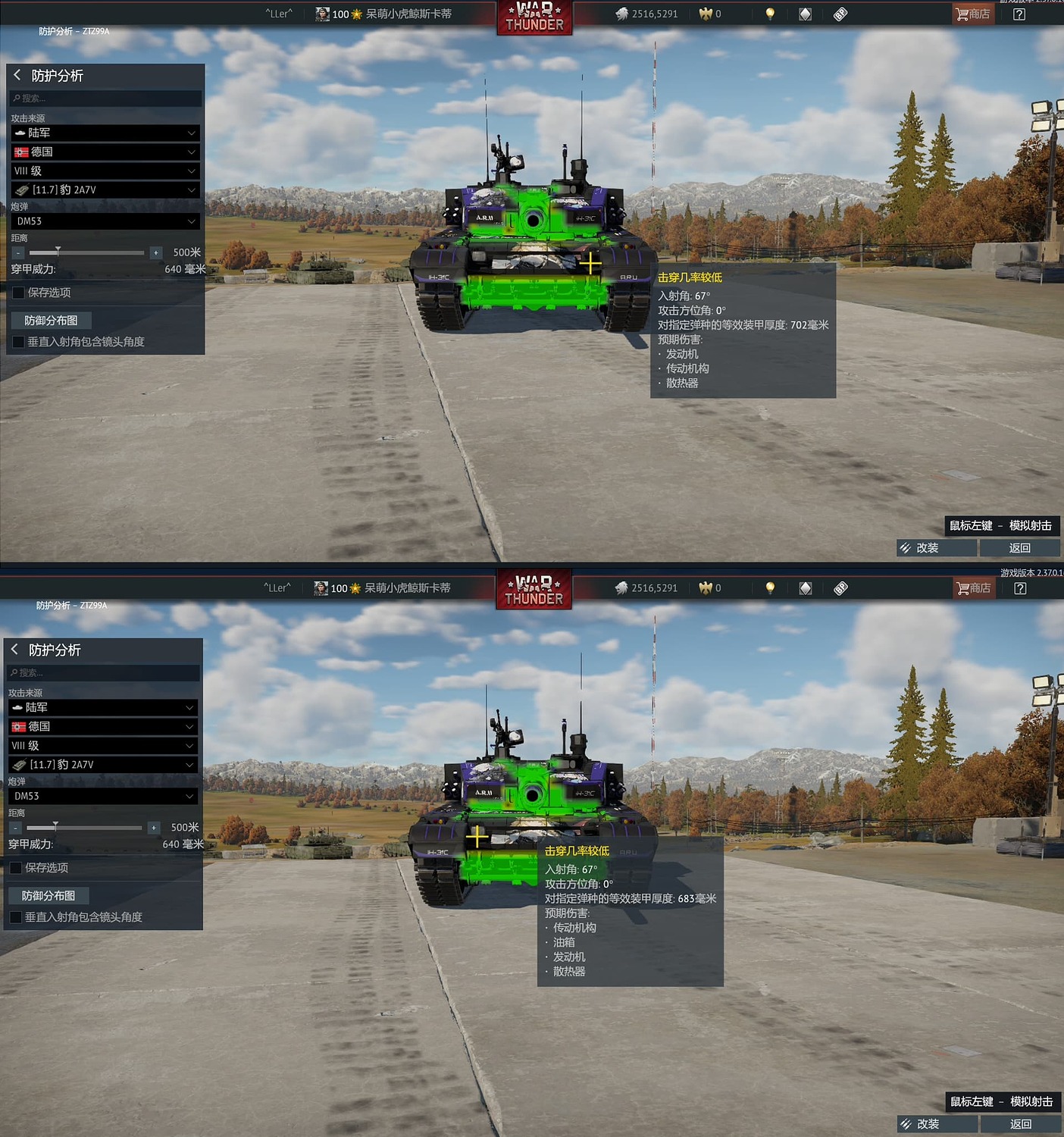1064x1137 pixels.
Task: Open the 商店 shop from top bar
Action: click(974, 14)
